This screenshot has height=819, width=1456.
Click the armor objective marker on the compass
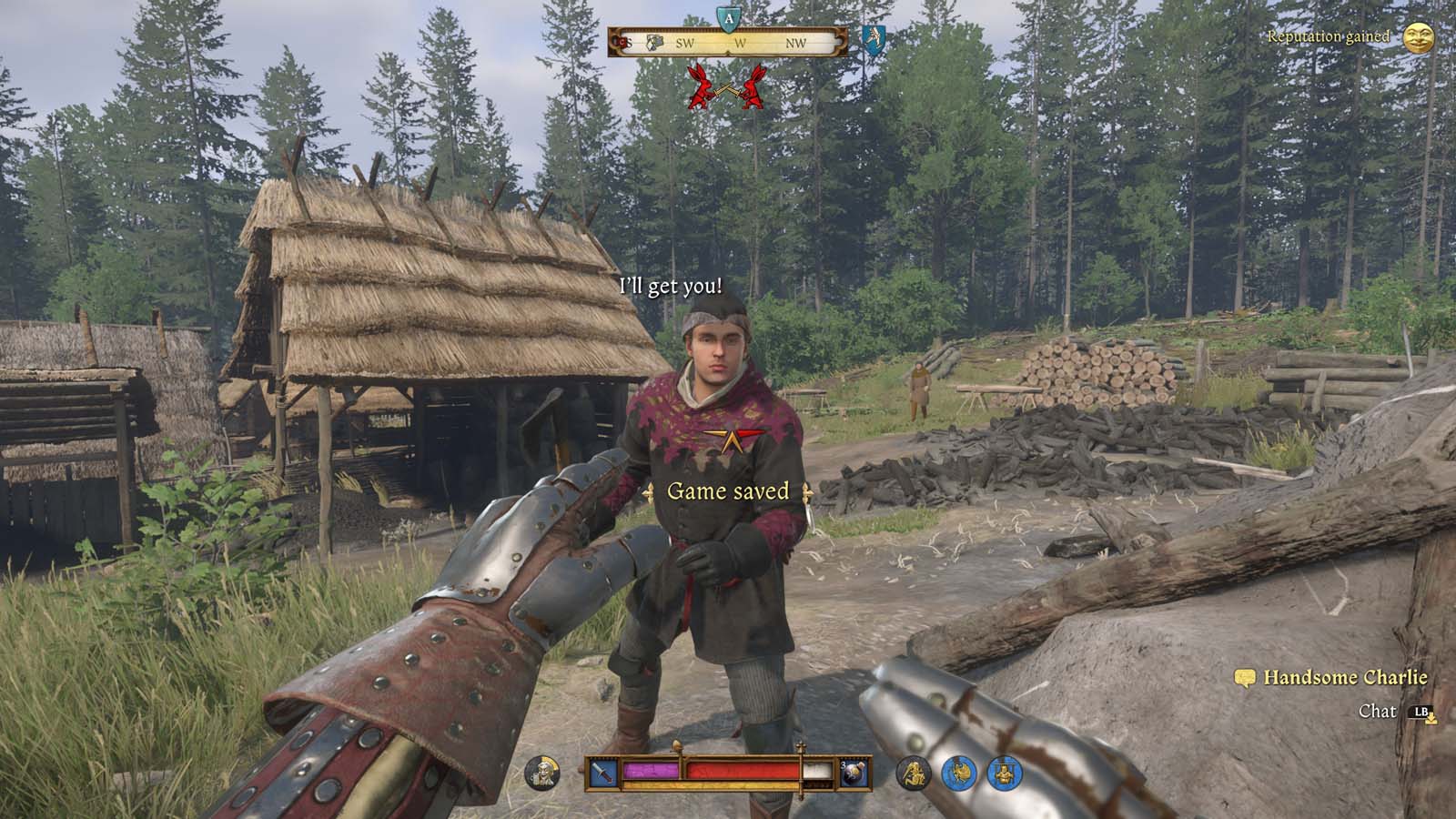pos(653,42)
